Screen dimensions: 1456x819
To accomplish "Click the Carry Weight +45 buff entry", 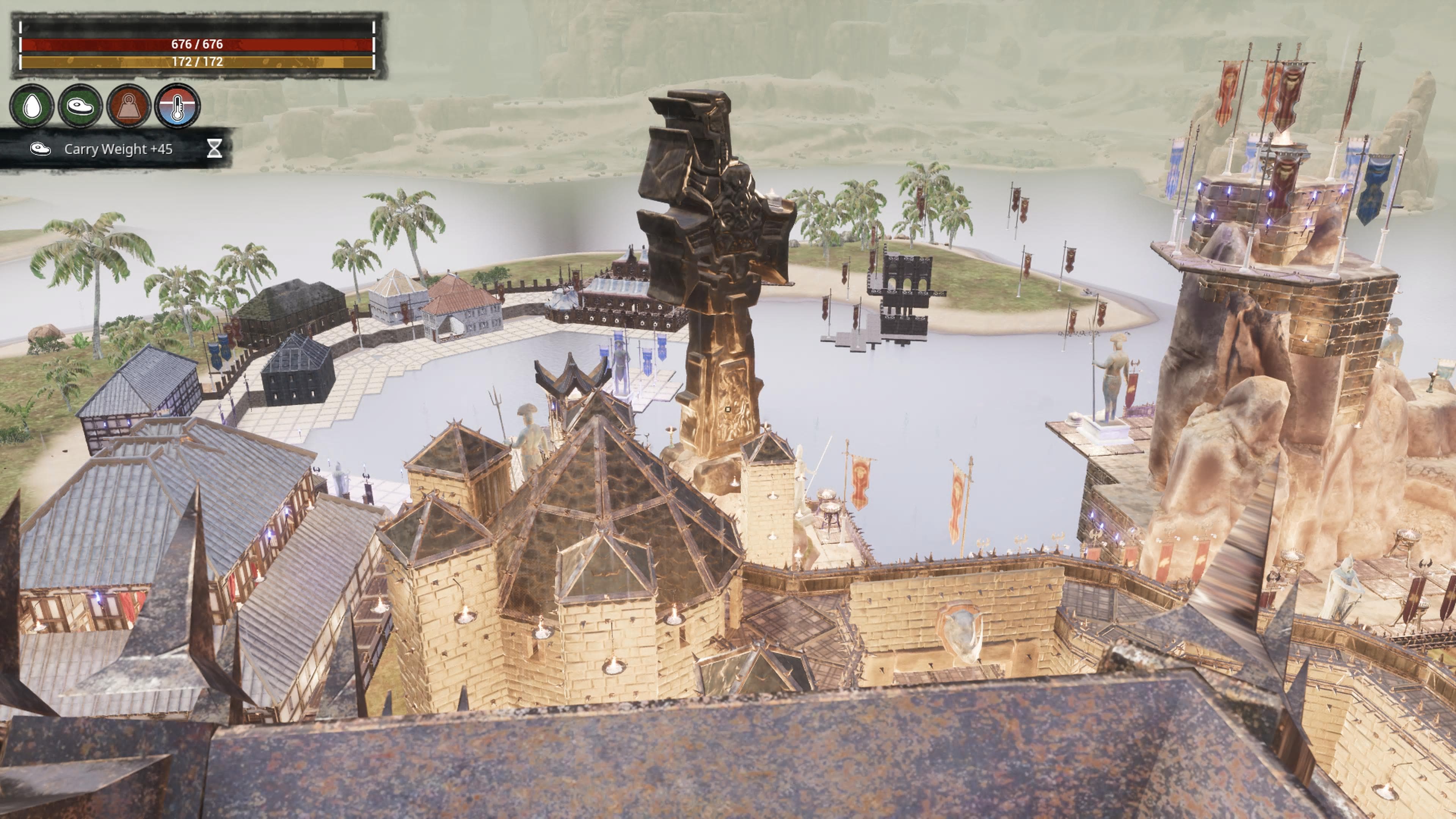I will coord(118,149).
